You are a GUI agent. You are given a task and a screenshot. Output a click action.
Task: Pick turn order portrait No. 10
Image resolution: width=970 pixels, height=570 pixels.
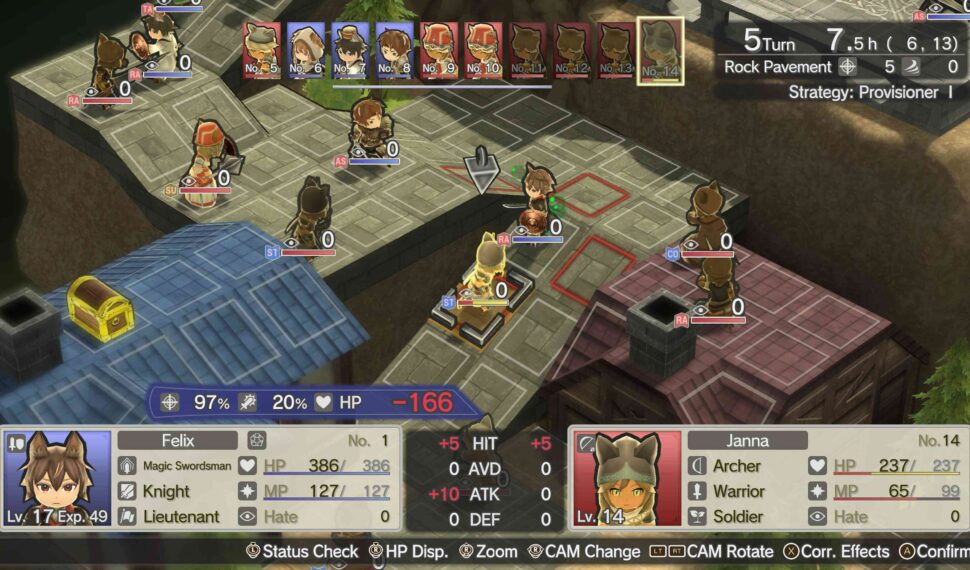483,50
